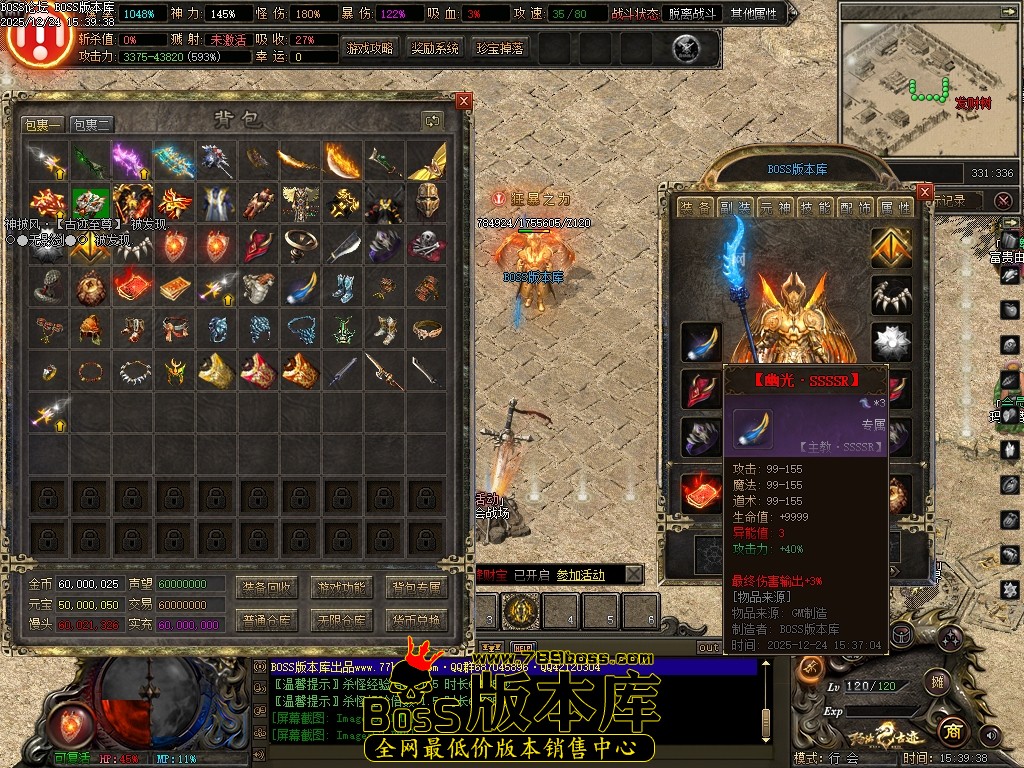Open the 游戏攻略 game guide
The image size is (1024, 768).
pyautogui.click(x=369, y=48)
